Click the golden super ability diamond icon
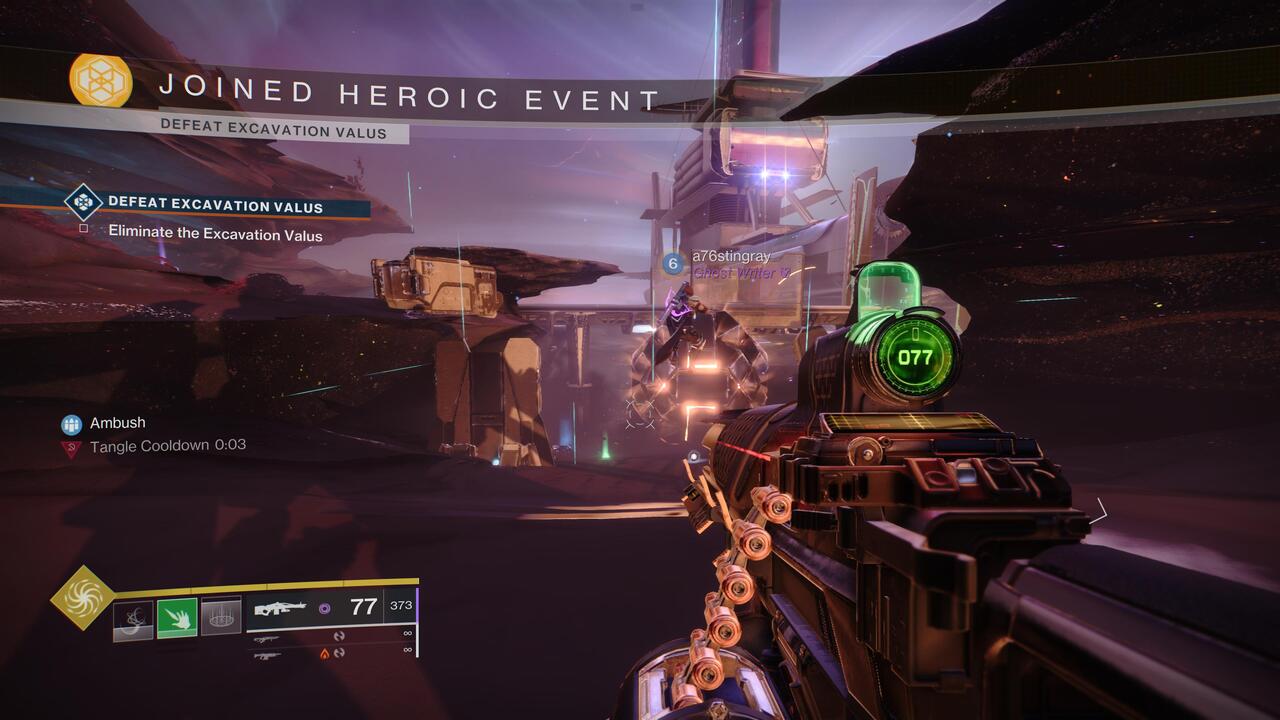The width and height of the screenshot is (1280, 720). (x=82, y=597)
